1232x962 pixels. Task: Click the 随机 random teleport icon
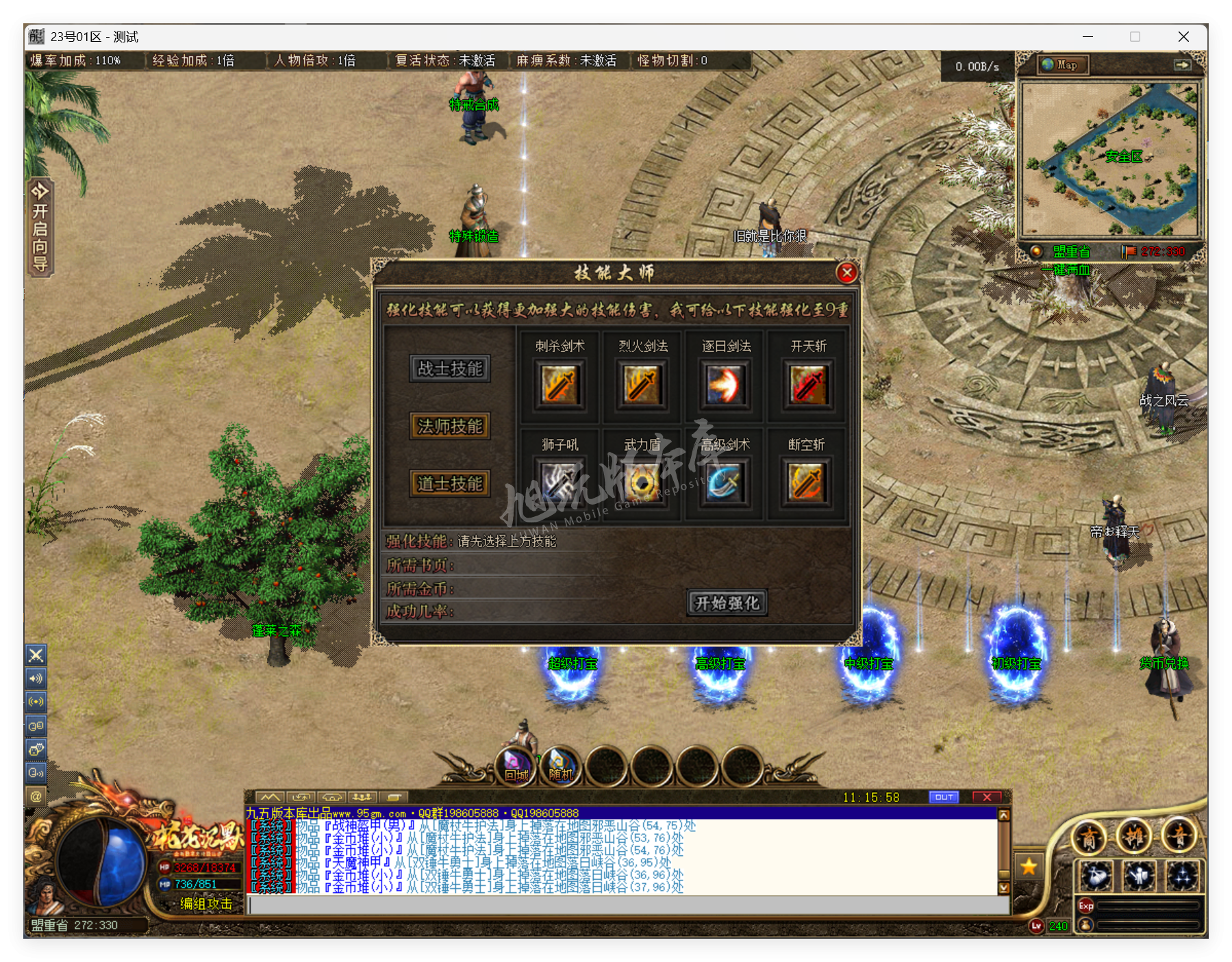click(x=560, y=764)
